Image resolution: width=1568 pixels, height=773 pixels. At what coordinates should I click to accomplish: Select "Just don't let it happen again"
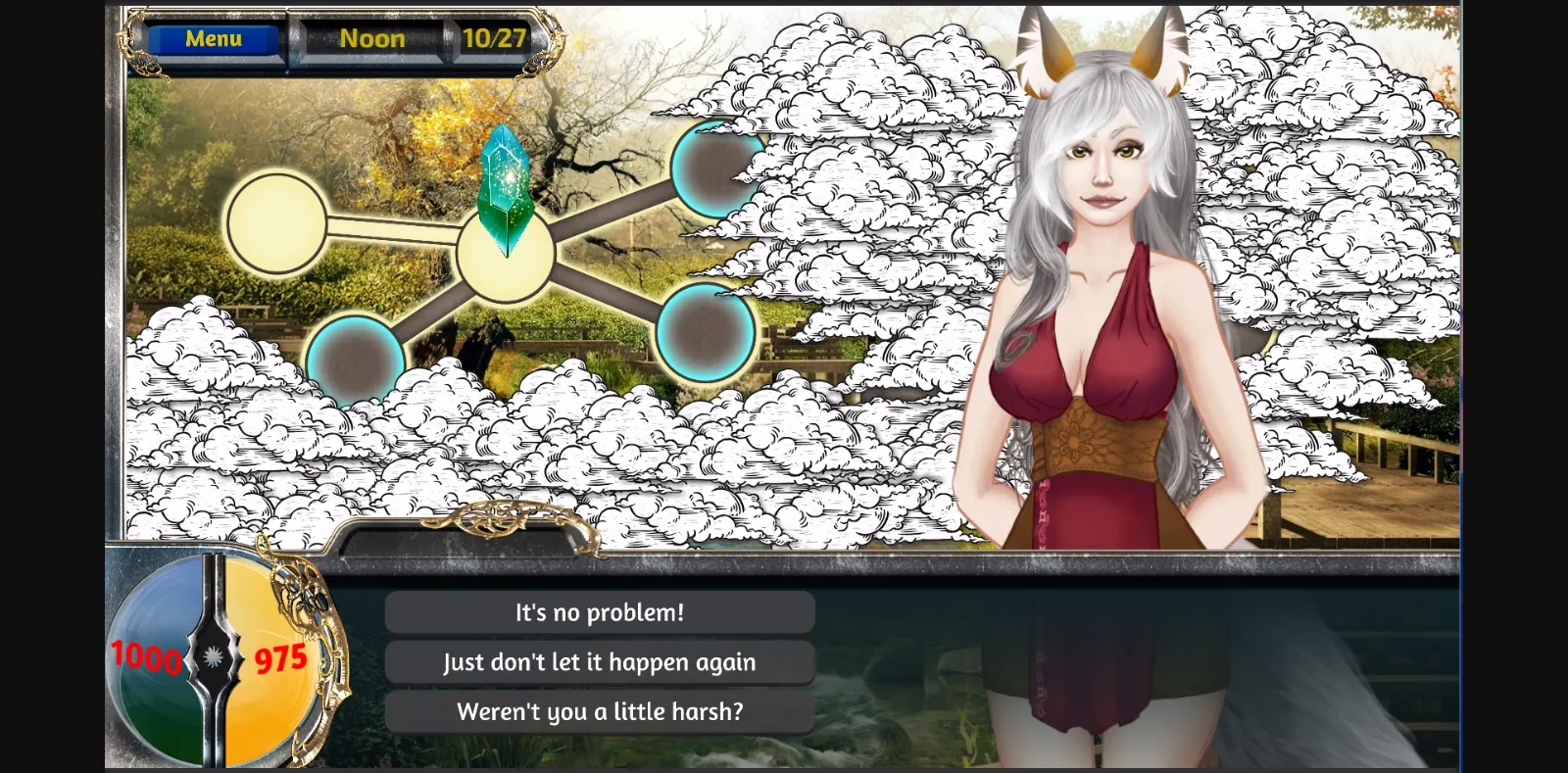[x=599, y=662]
